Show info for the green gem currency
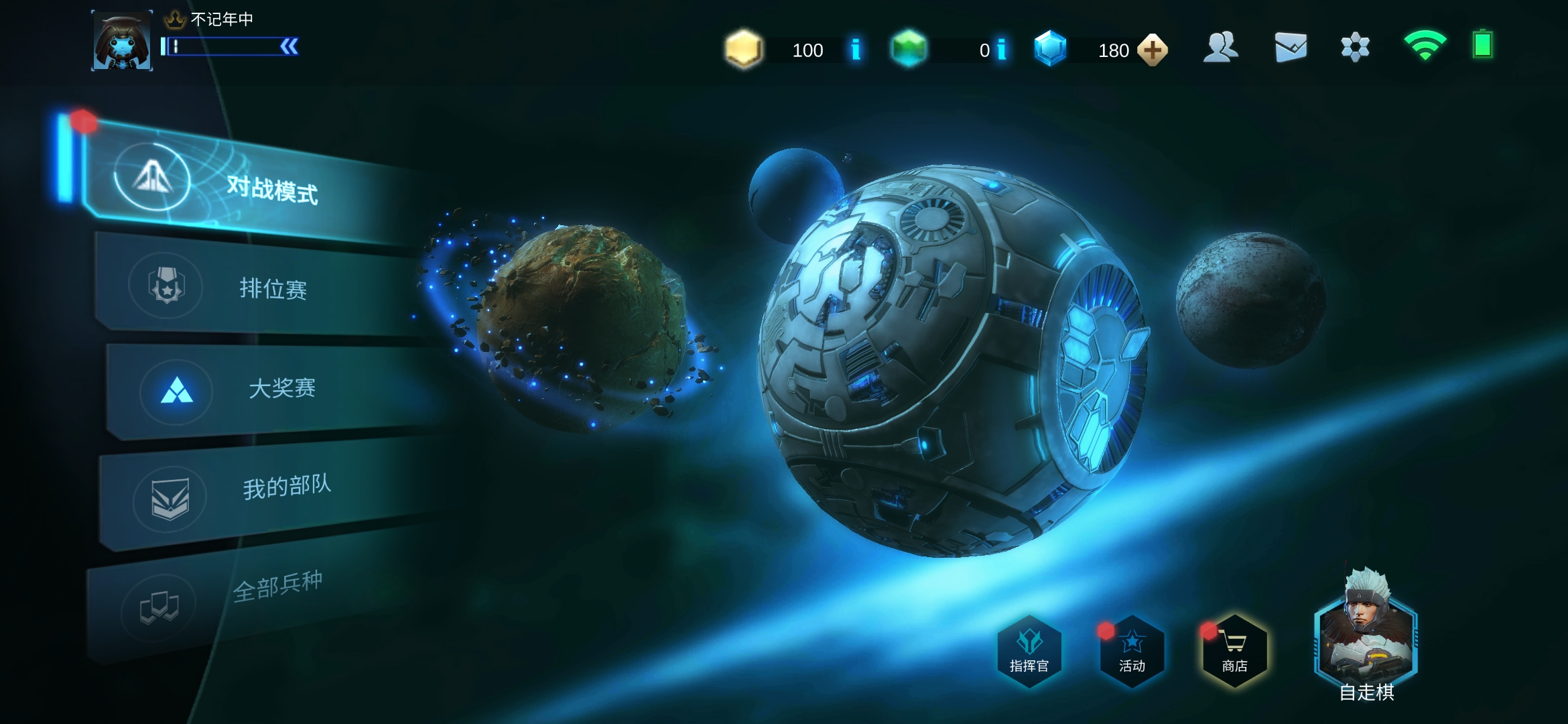Screen dimensions: 1568x724 point(1002,50)
